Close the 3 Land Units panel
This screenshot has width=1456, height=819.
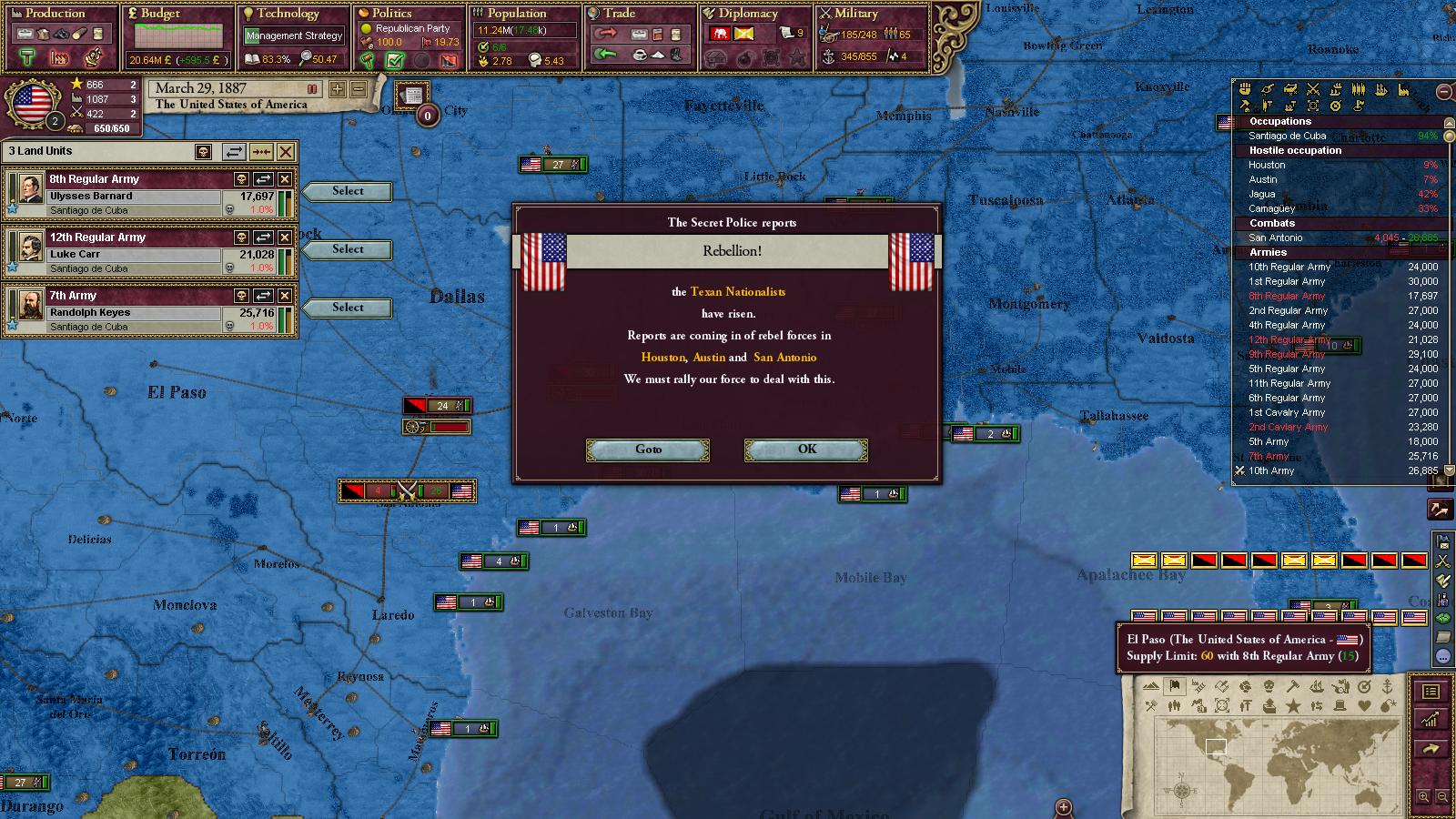[x=286, y=152]
